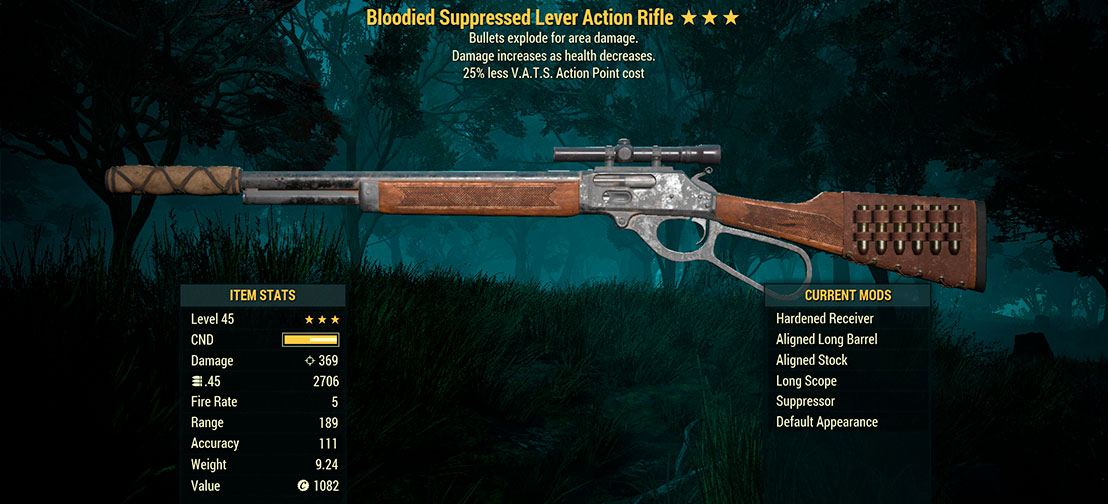Select the Aligned Stock mod row
This screenshot has width=1108, height=504.
point(812,360)
